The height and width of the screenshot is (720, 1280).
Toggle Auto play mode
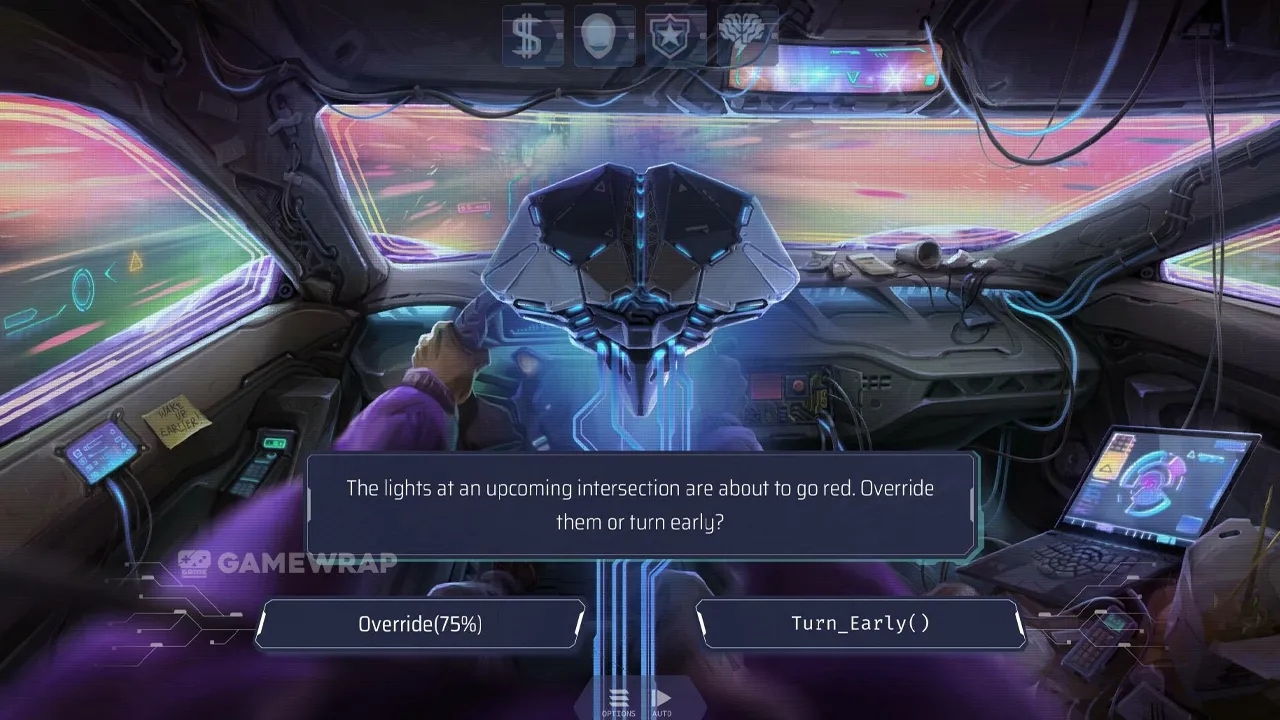[x=661, y=701]
